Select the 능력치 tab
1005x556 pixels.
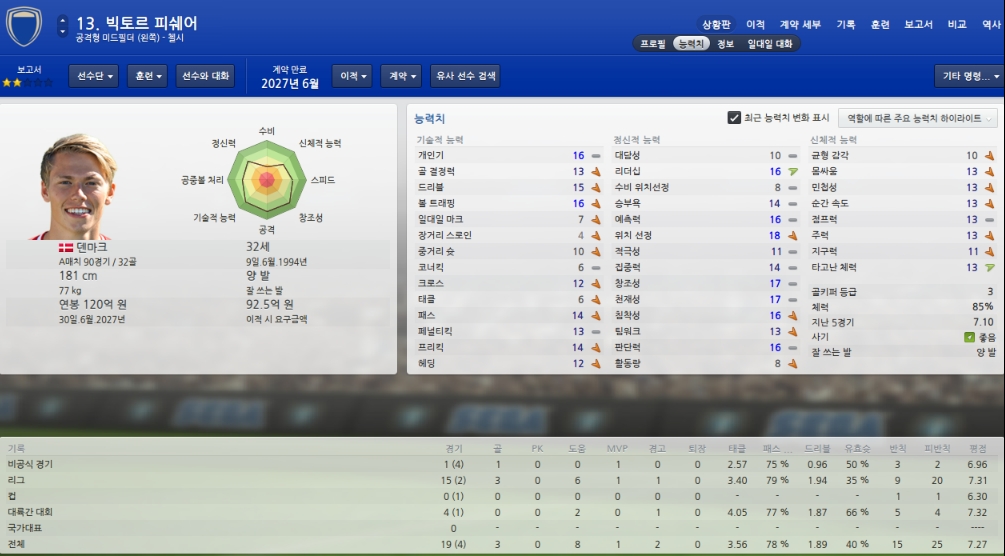(x=691, y=44)
